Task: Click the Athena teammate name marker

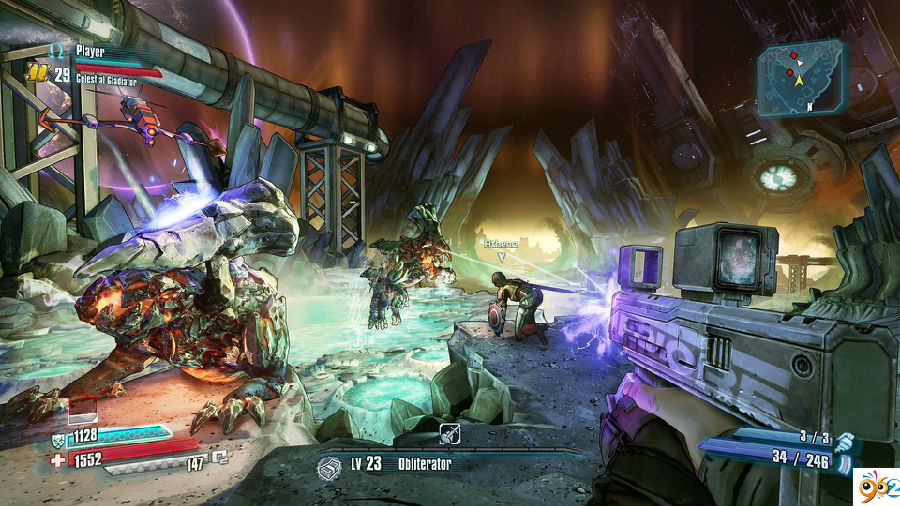Action: [501, 243]
